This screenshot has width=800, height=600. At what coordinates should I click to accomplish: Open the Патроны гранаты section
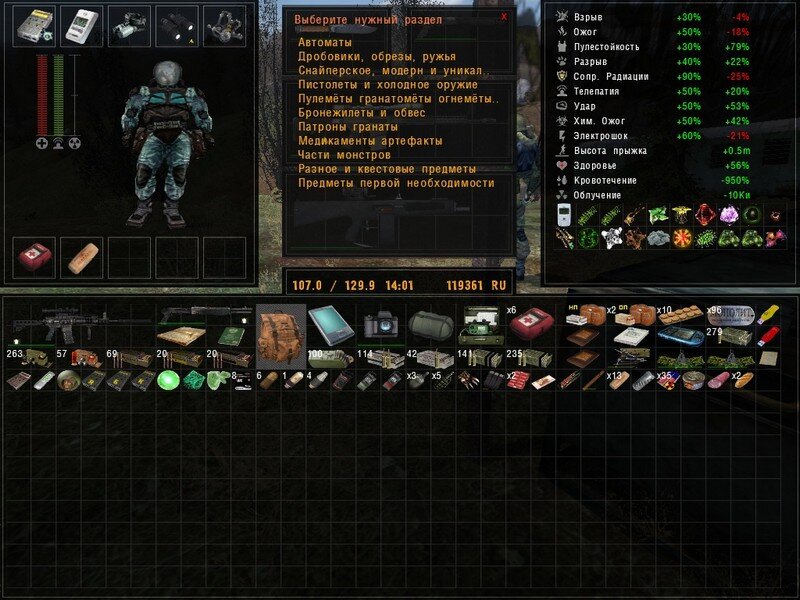pyautogui.click(x=348, y=127)
